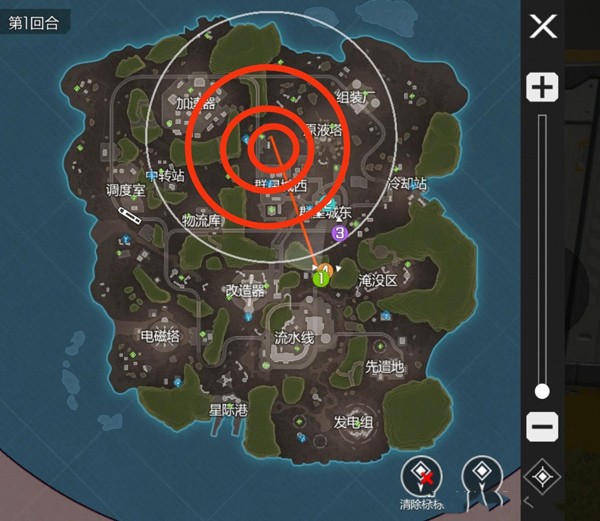Click the map zoom slider handle

(542, 391)
